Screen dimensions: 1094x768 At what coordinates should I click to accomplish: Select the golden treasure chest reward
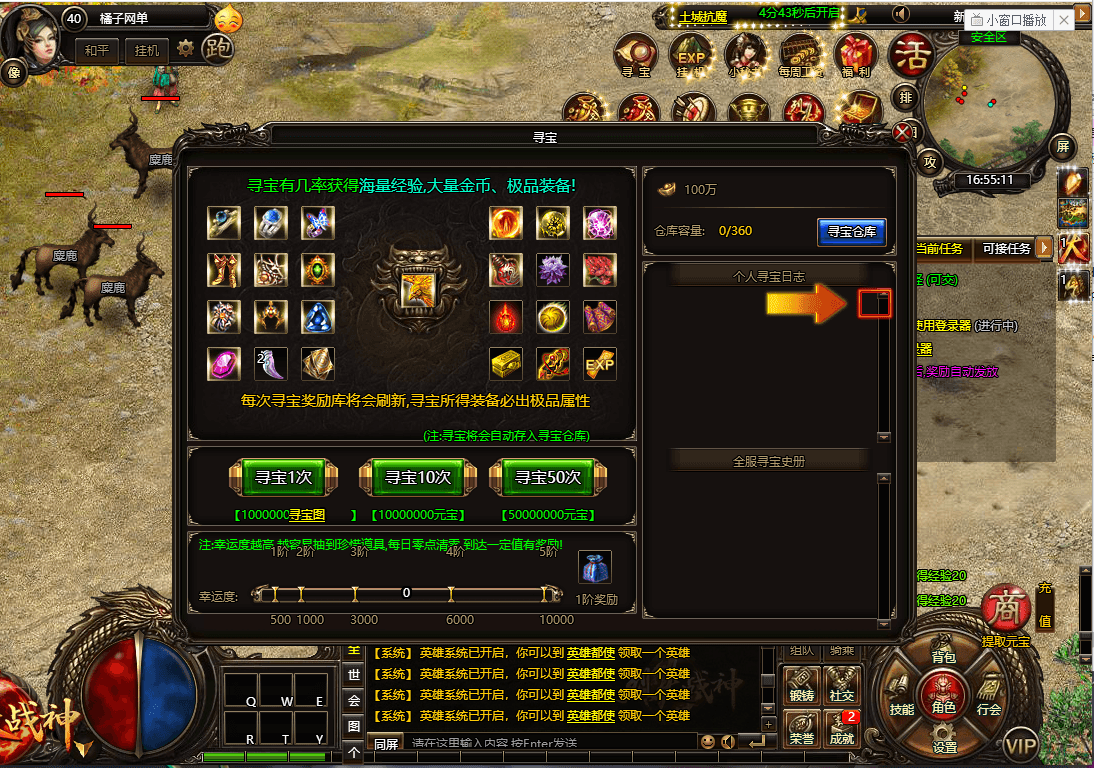coord(505,364)
